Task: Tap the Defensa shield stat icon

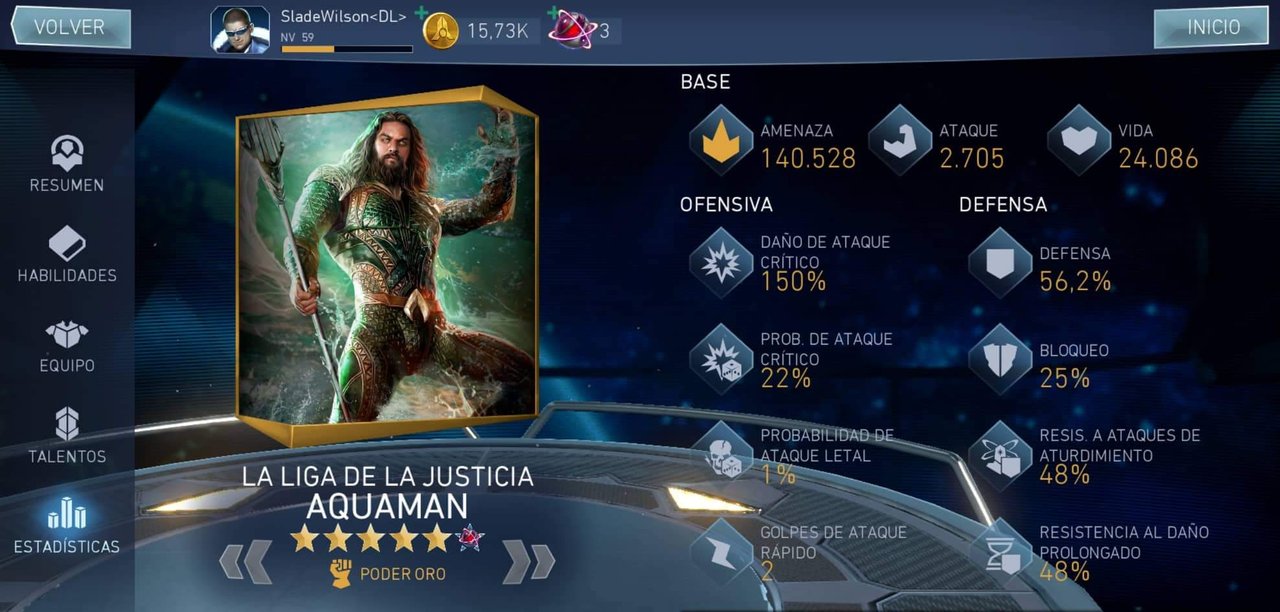Action: pos(1000,262)
